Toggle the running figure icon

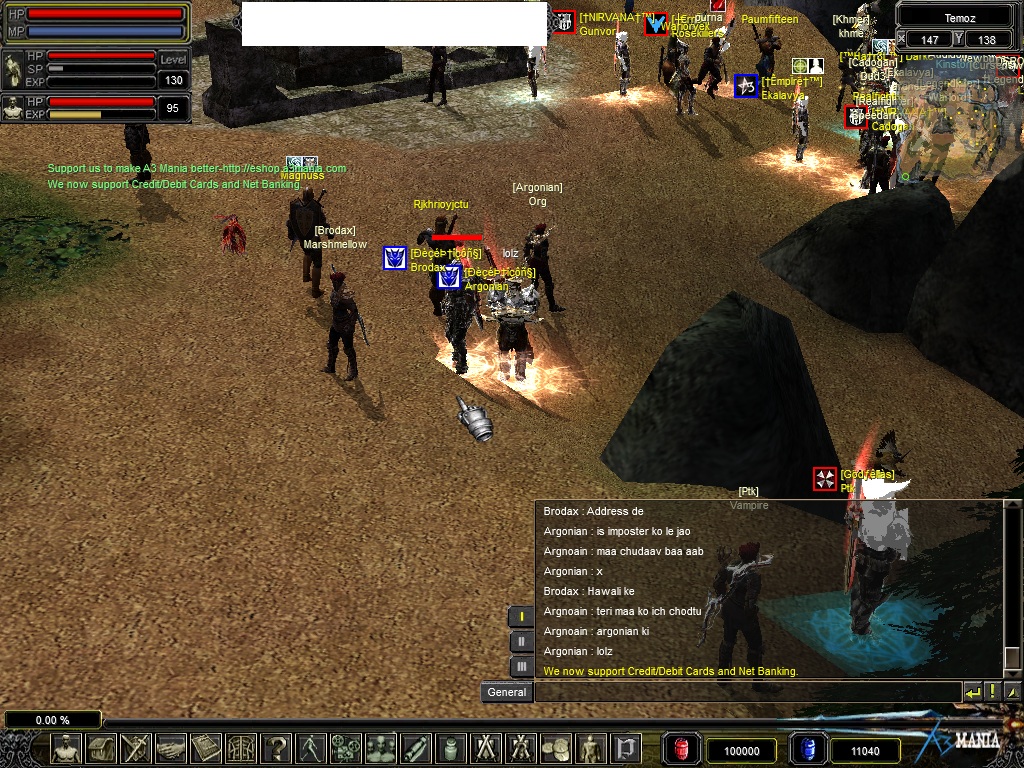tap(311, 748)
